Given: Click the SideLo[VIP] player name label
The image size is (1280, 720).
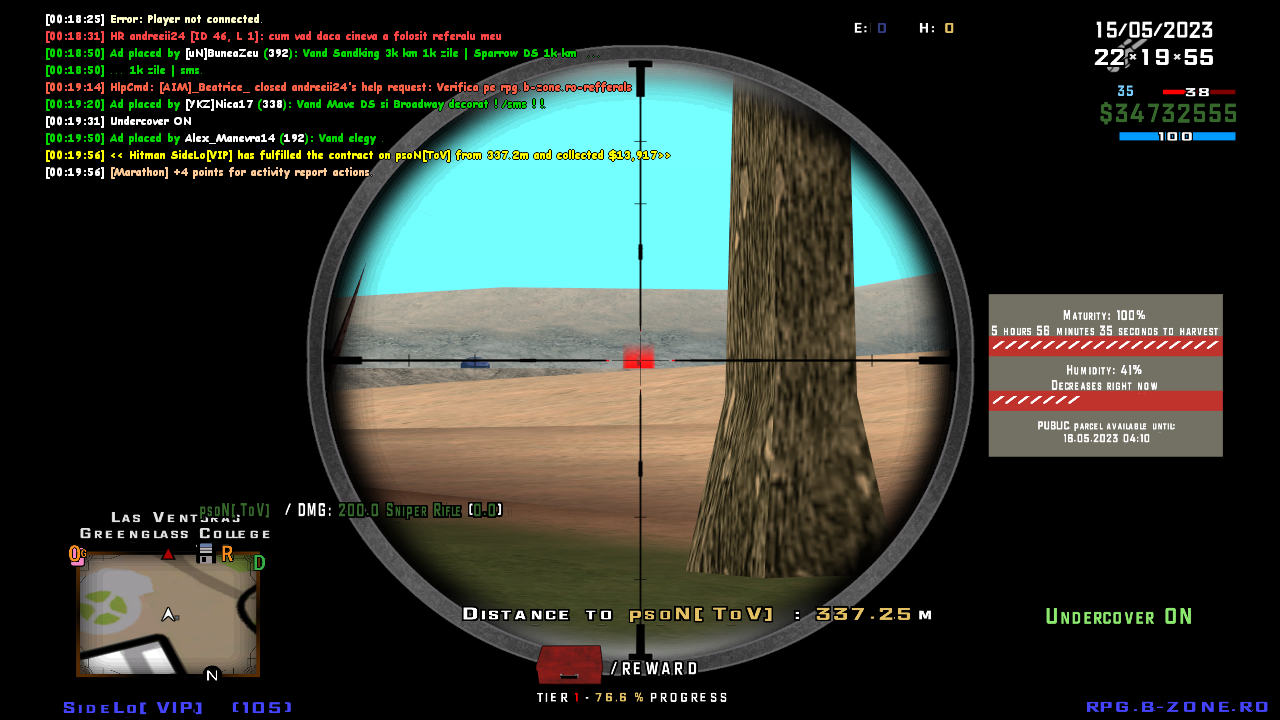Looking at the screenshot, I should click(x=131, y=707).
